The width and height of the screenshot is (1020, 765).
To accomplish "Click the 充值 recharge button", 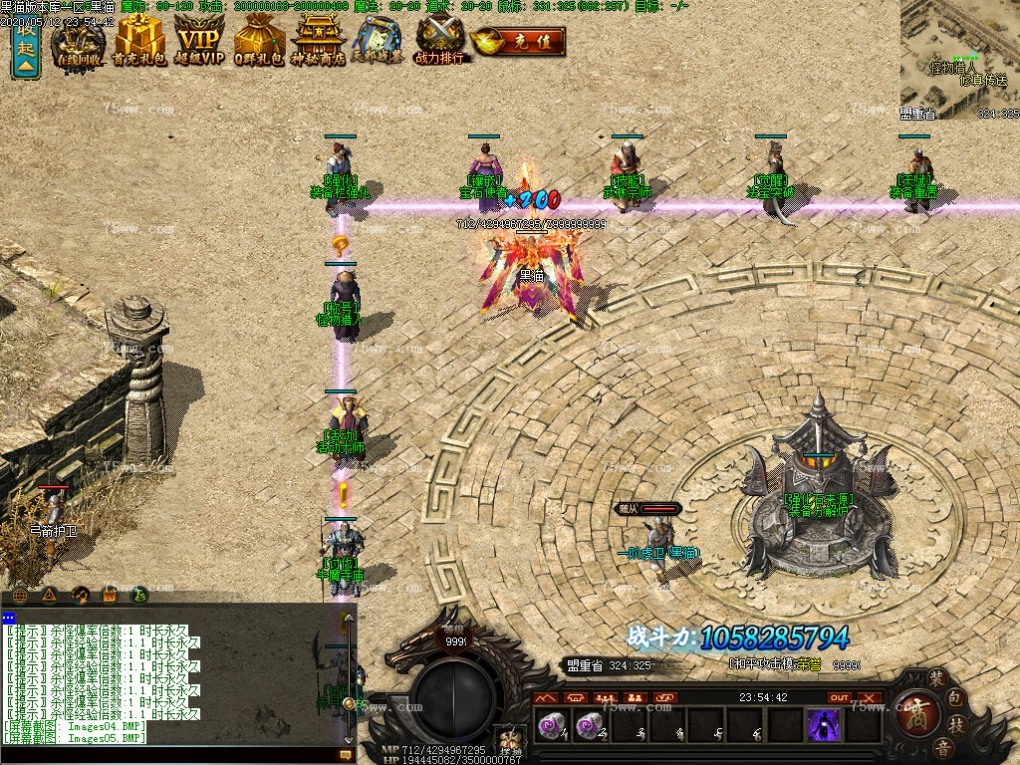I will coord(519,42).
